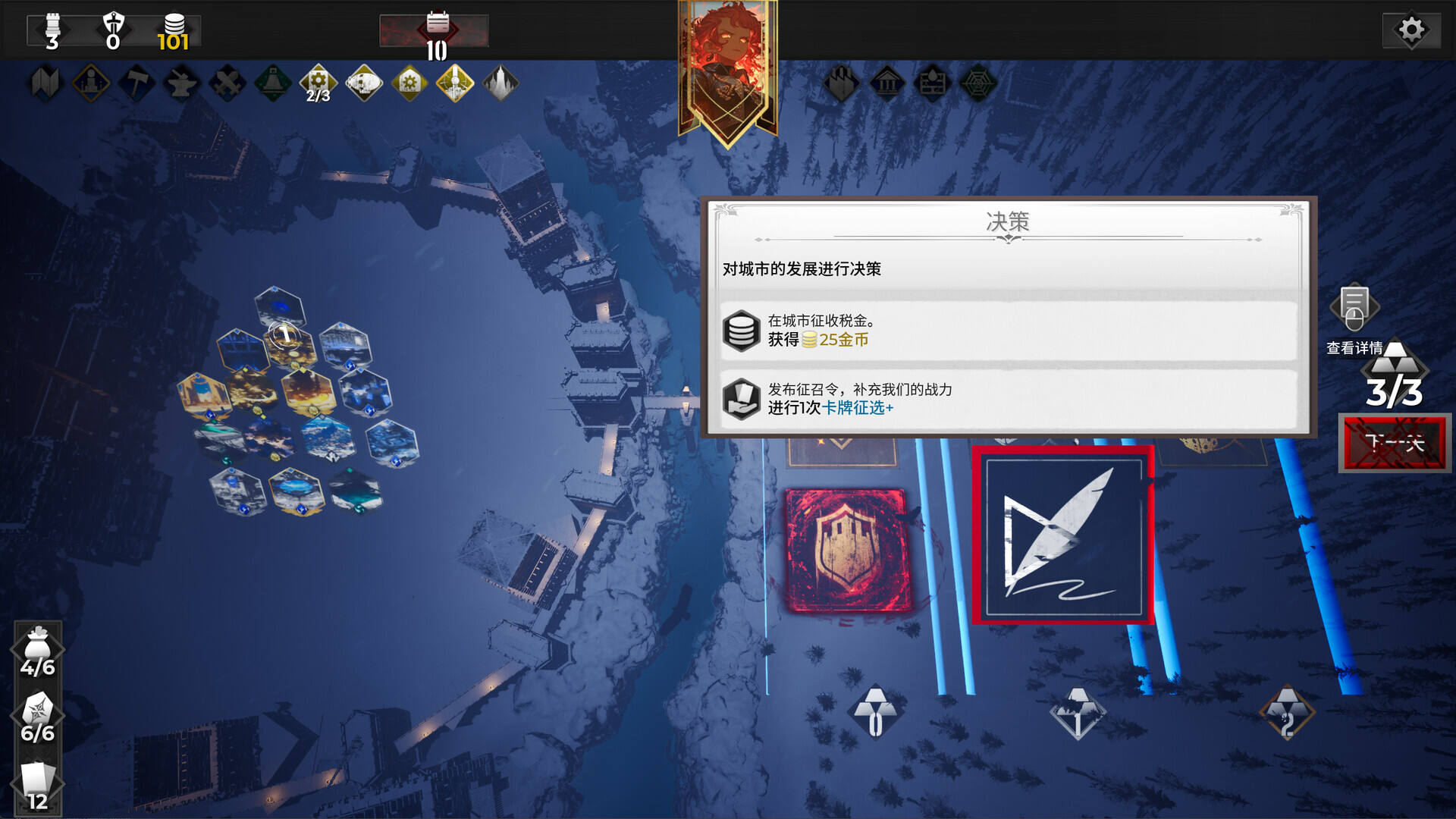
Task: Open the anvil forge icon
Action: click(x=180, y=83)
